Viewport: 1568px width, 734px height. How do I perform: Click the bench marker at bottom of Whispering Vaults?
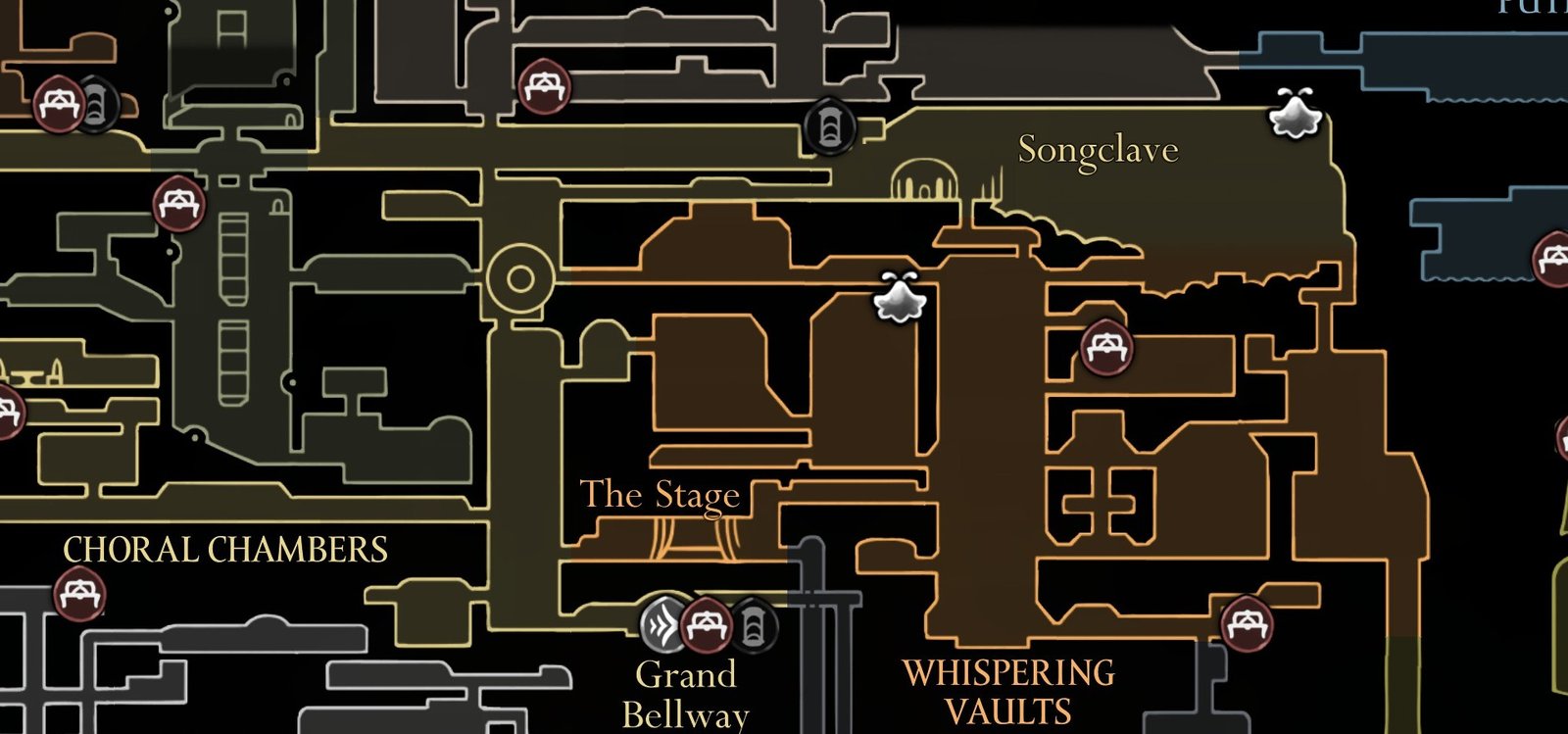[1247, 624]
